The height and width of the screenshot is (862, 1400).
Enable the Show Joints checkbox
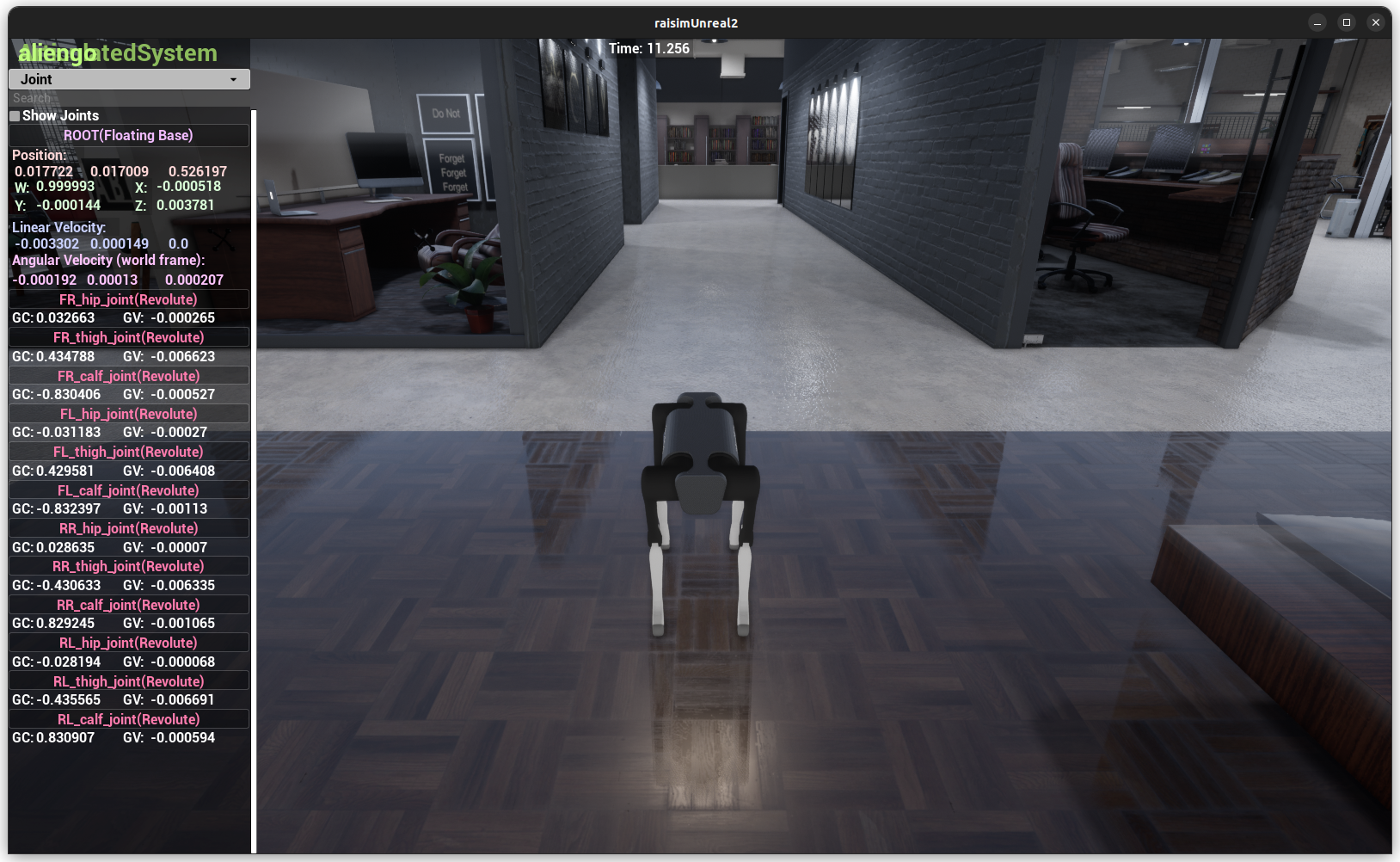(x=15, y=114)
